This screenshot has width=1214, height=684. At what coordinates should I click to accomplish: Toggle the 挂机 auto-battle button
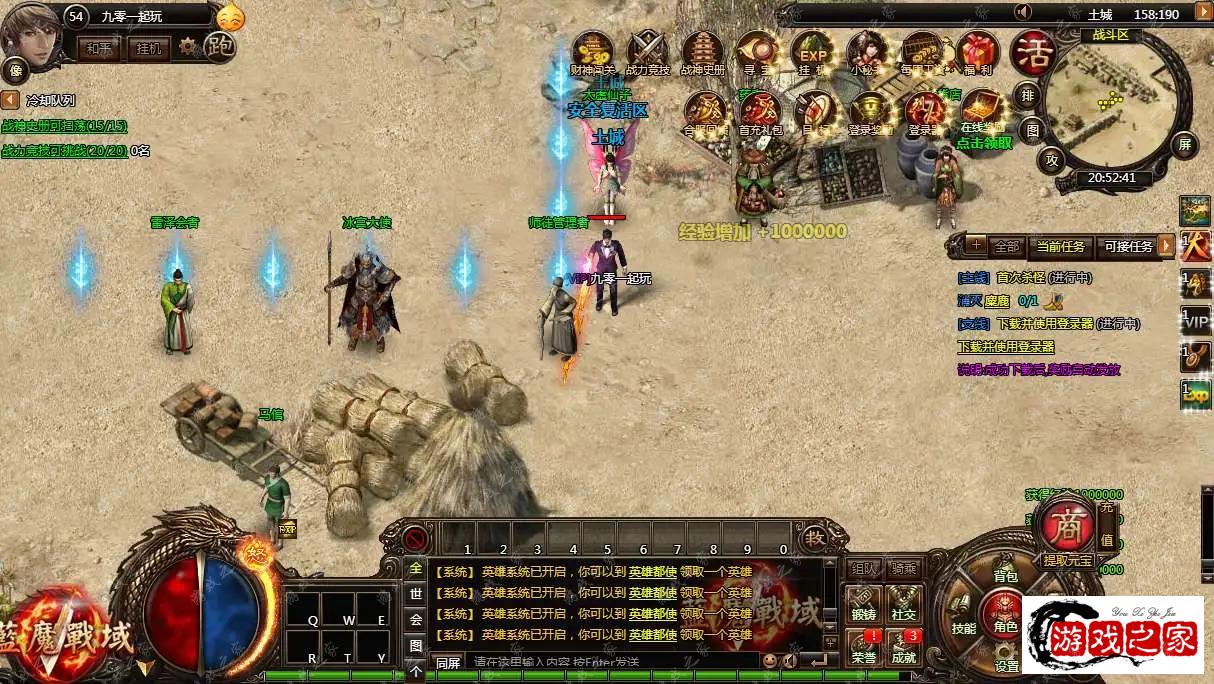tap(148, 48)
